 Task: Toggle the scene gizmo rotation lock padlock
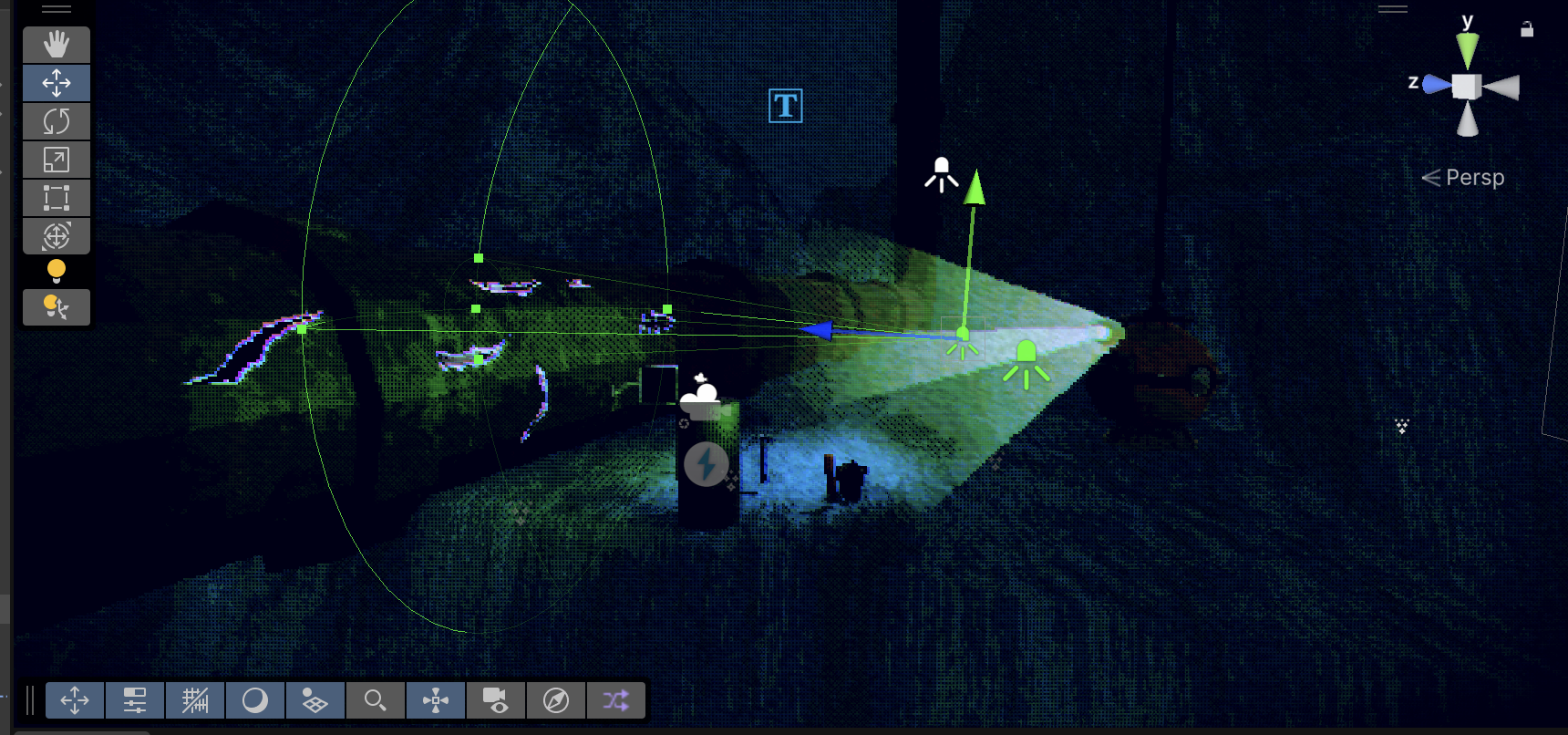coord(1527,28)
